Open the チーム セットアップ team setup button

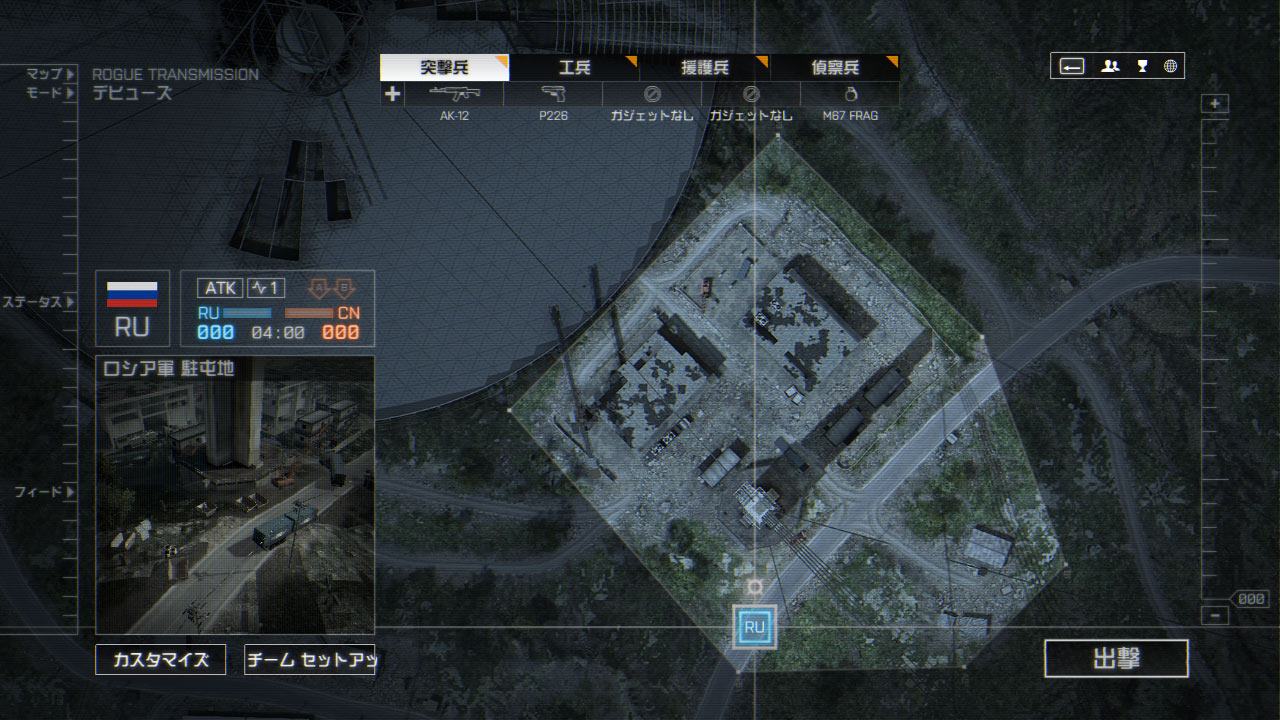pos(309,660)
